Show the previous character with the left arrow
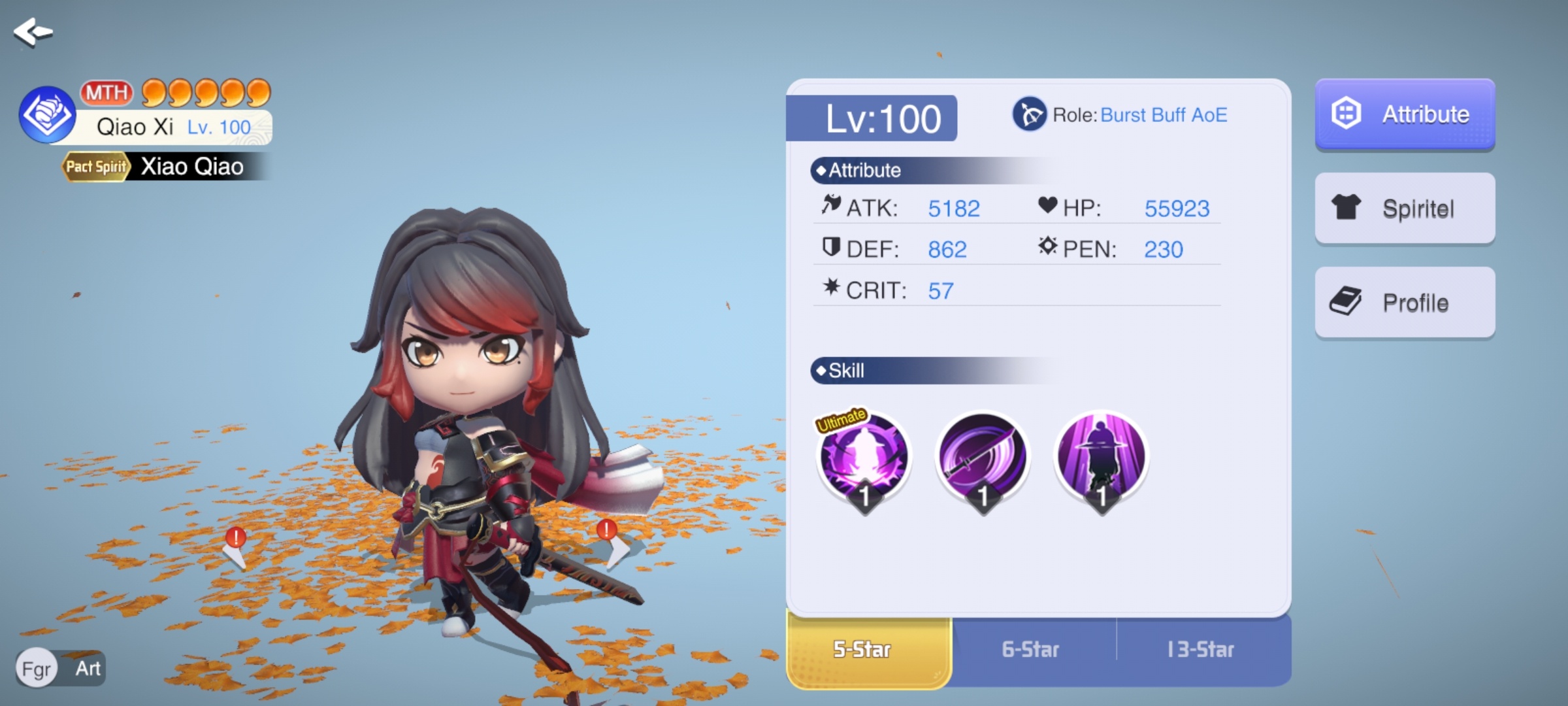The height and width of the screenshot is (706, 1568). [x=235, y=552]
